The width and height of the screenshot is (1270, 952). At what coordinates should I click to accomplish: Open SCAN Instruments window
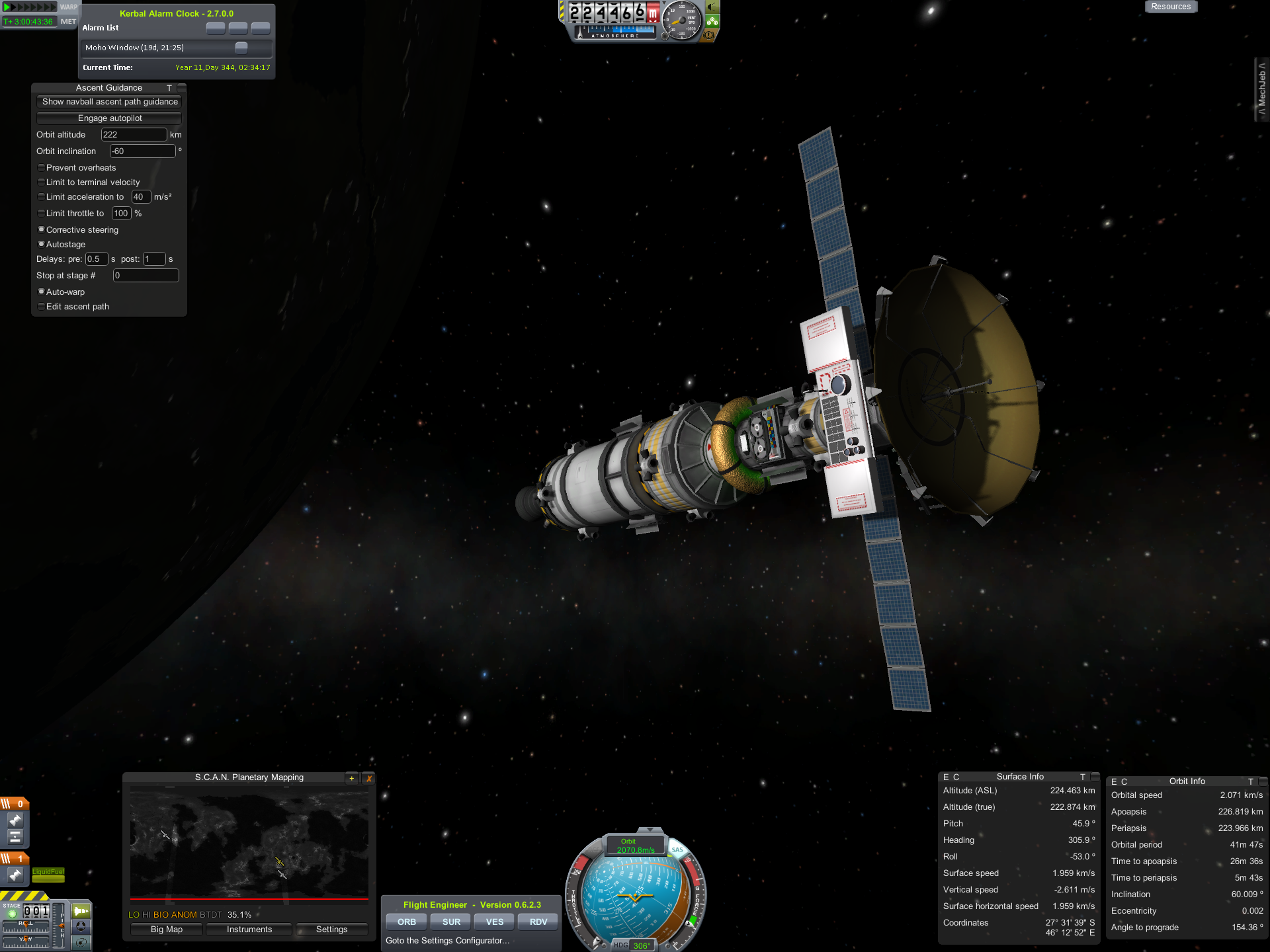coord(249,930)
